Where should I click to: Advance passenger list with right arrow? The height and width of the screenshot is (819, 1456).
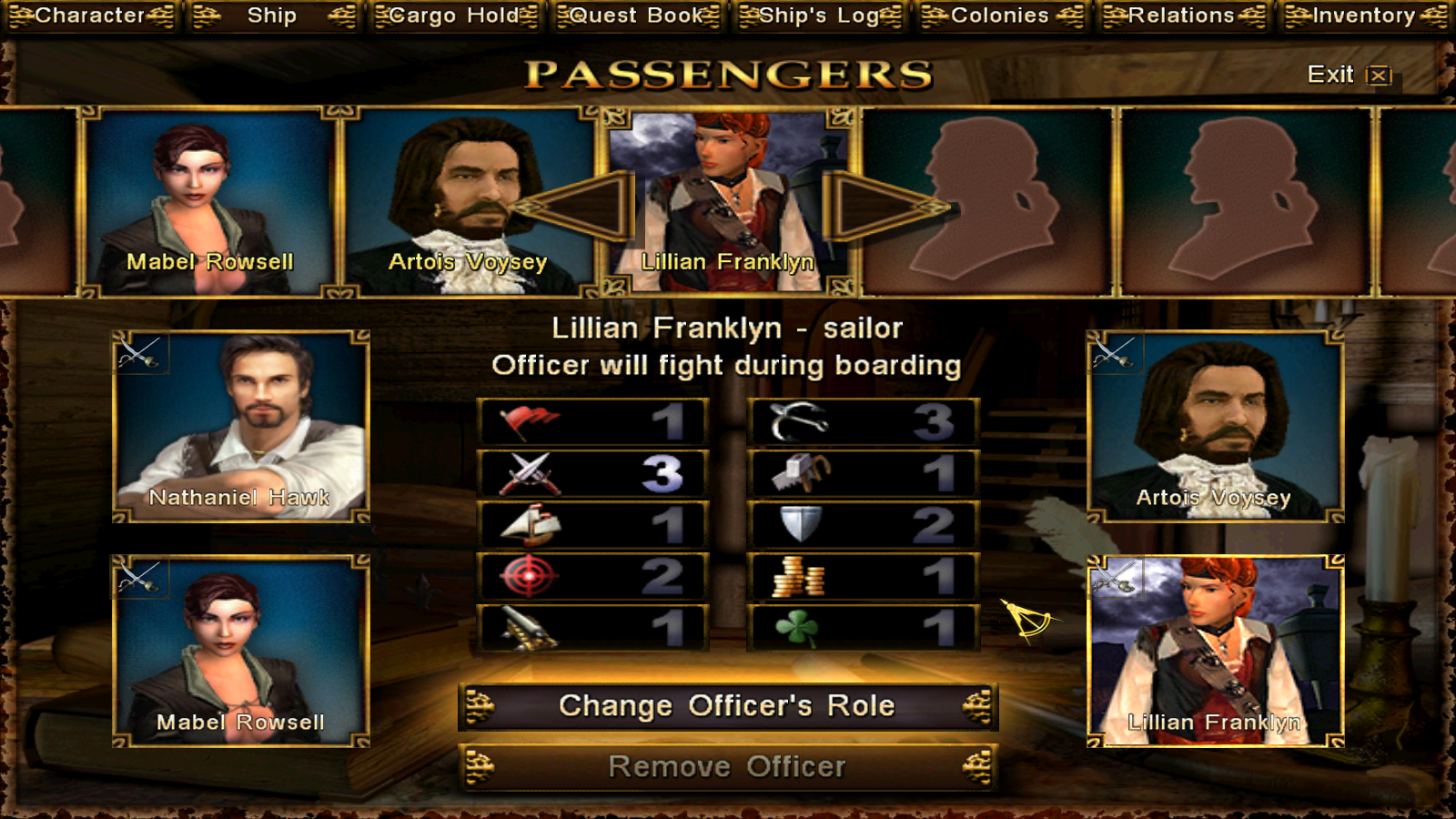point(885,207)
